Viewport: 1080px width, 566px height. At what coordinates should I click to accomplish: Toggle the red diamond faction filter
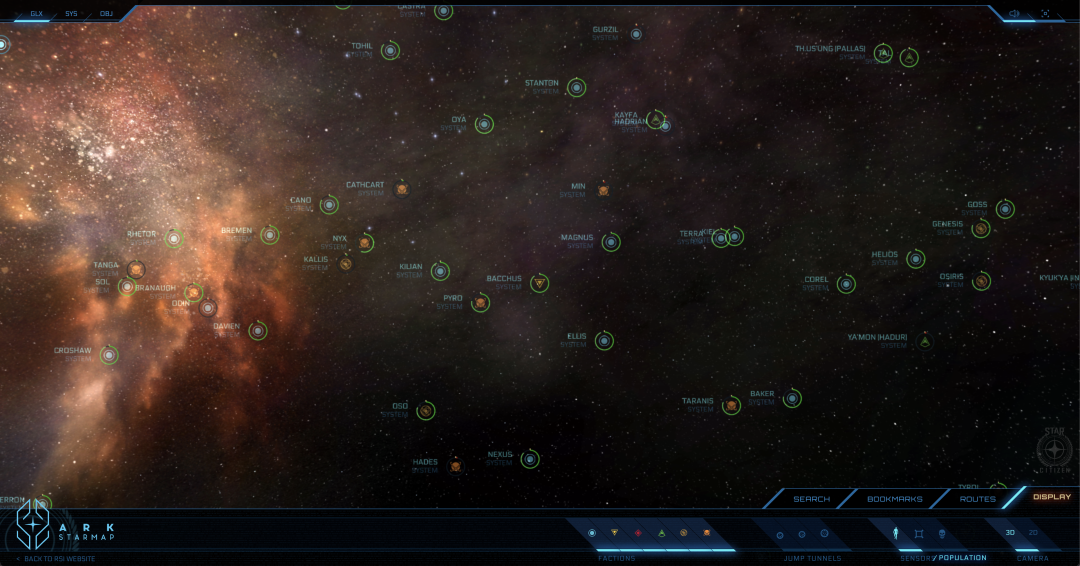638,533
